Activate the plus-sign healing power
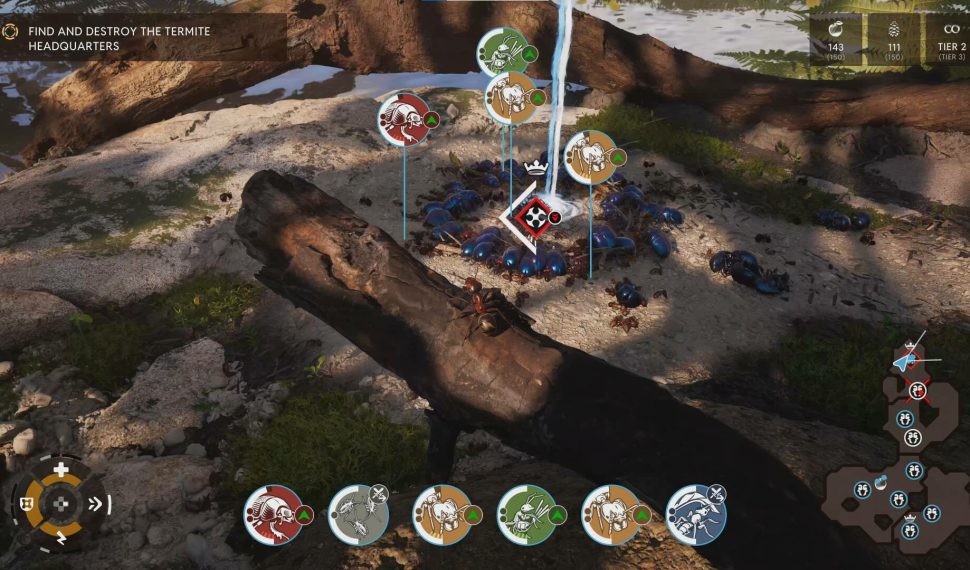 coord(61,469)
